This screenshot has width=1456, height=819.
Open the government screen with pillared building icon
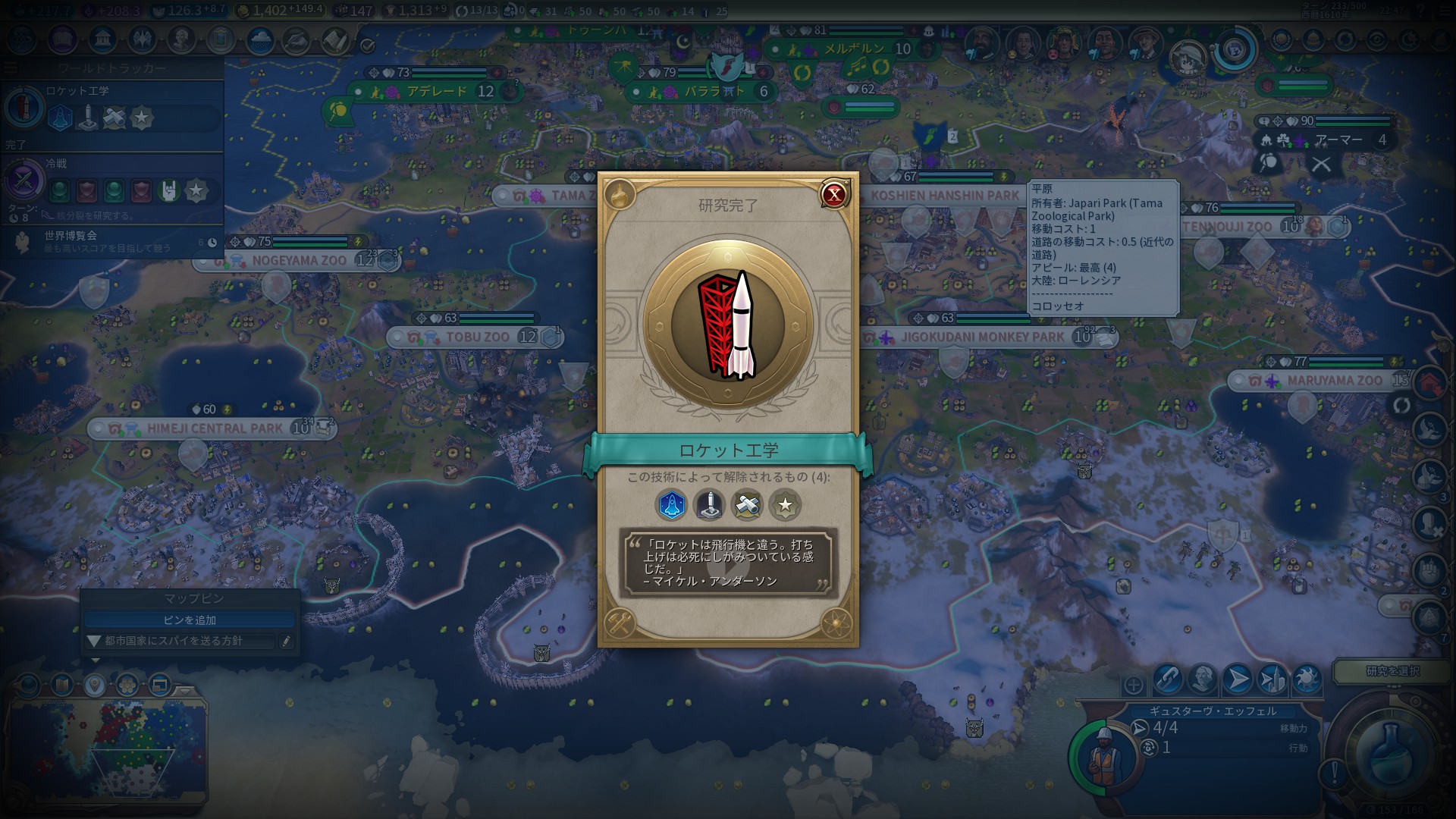102,39
